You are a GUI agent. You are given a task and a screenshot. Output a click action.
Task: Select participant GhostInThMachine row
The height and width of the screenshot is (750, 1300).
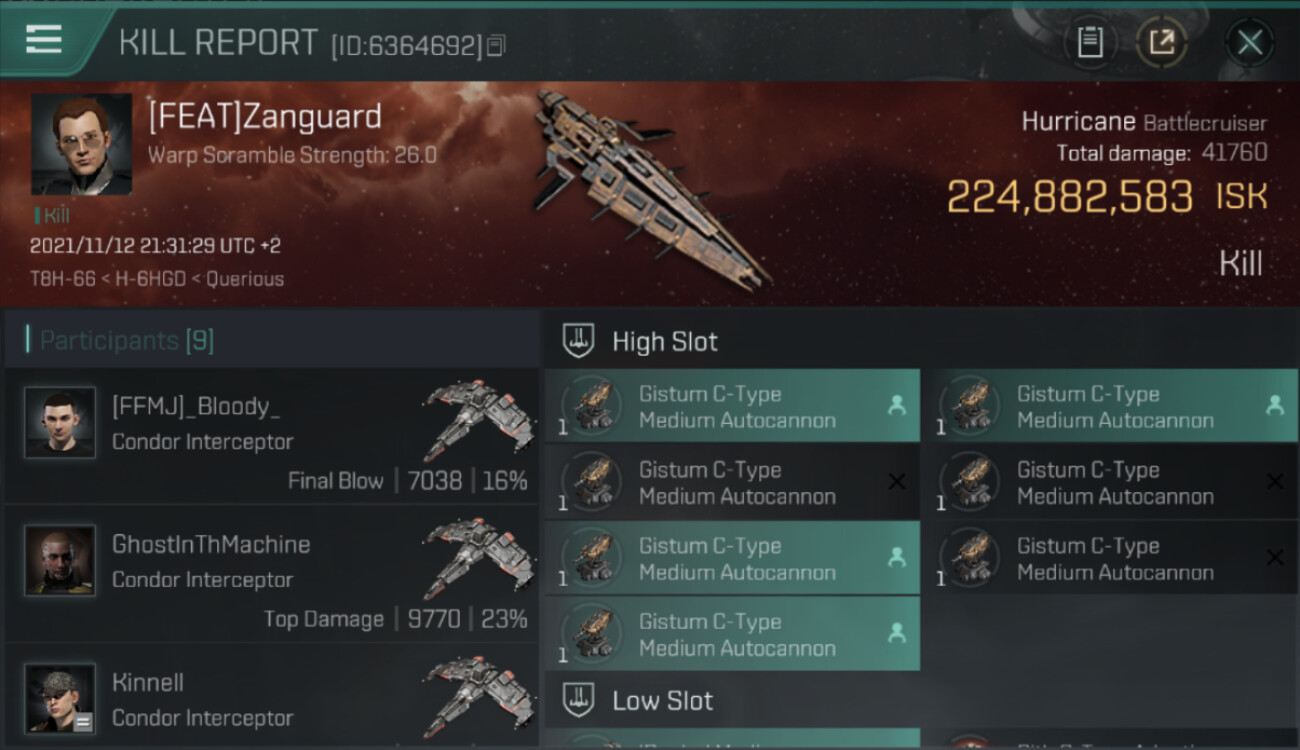(272, 574)
